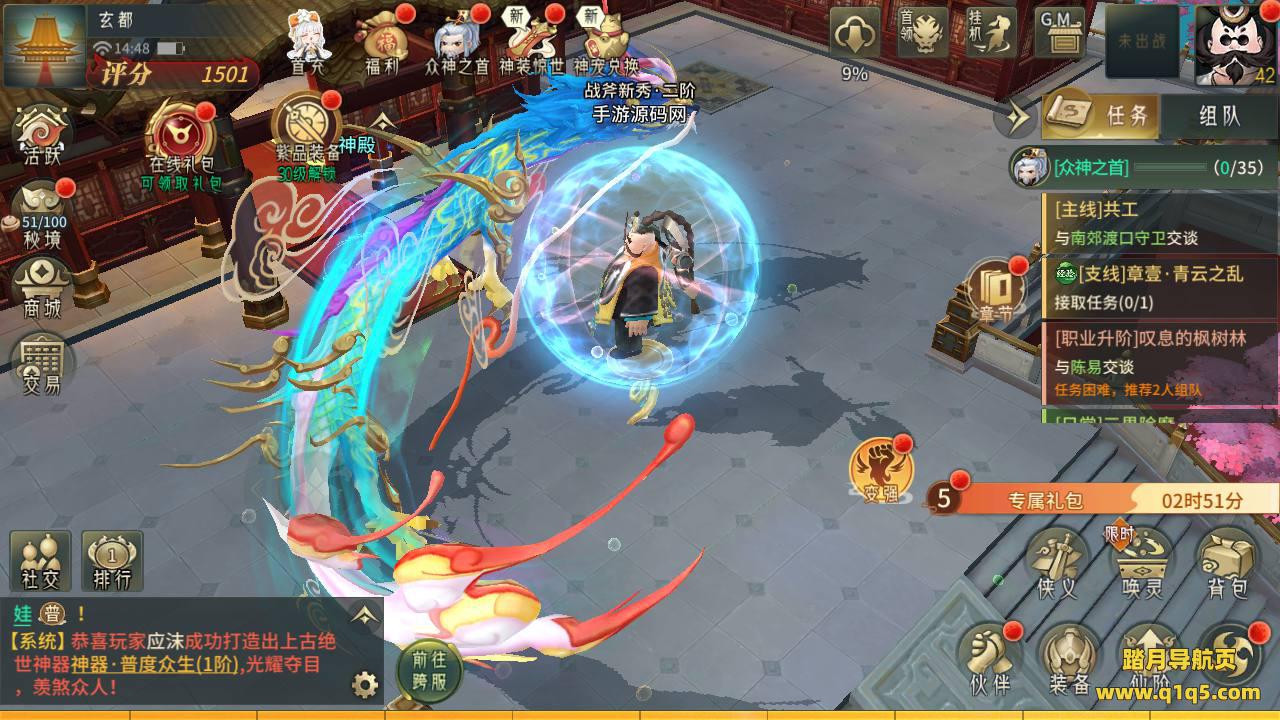The width and height of the screenshot is (1280, 720).
Task: Switch to the 组队 team tab
Action: pos(1219,116)
